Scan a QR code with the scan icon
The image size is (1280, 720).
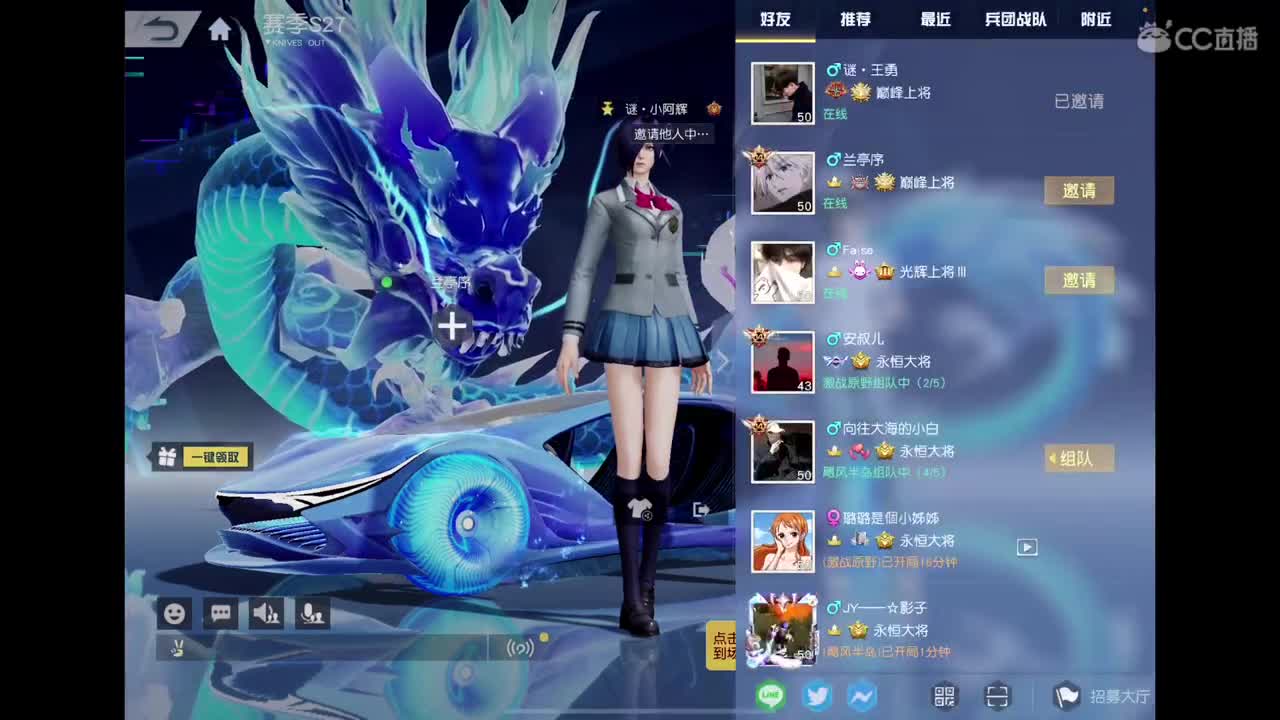pyautogui.click(x=997, y=696)
